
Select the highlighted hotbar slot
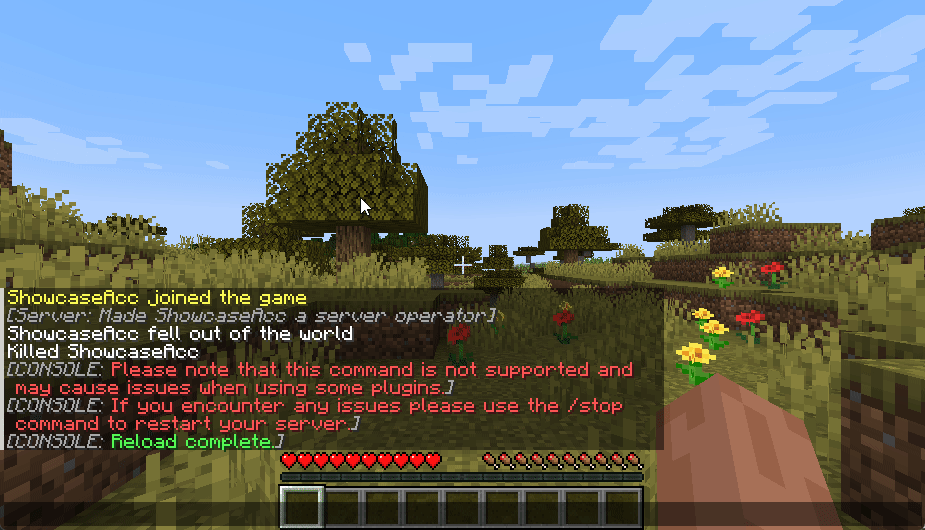[x=301, y=507]
